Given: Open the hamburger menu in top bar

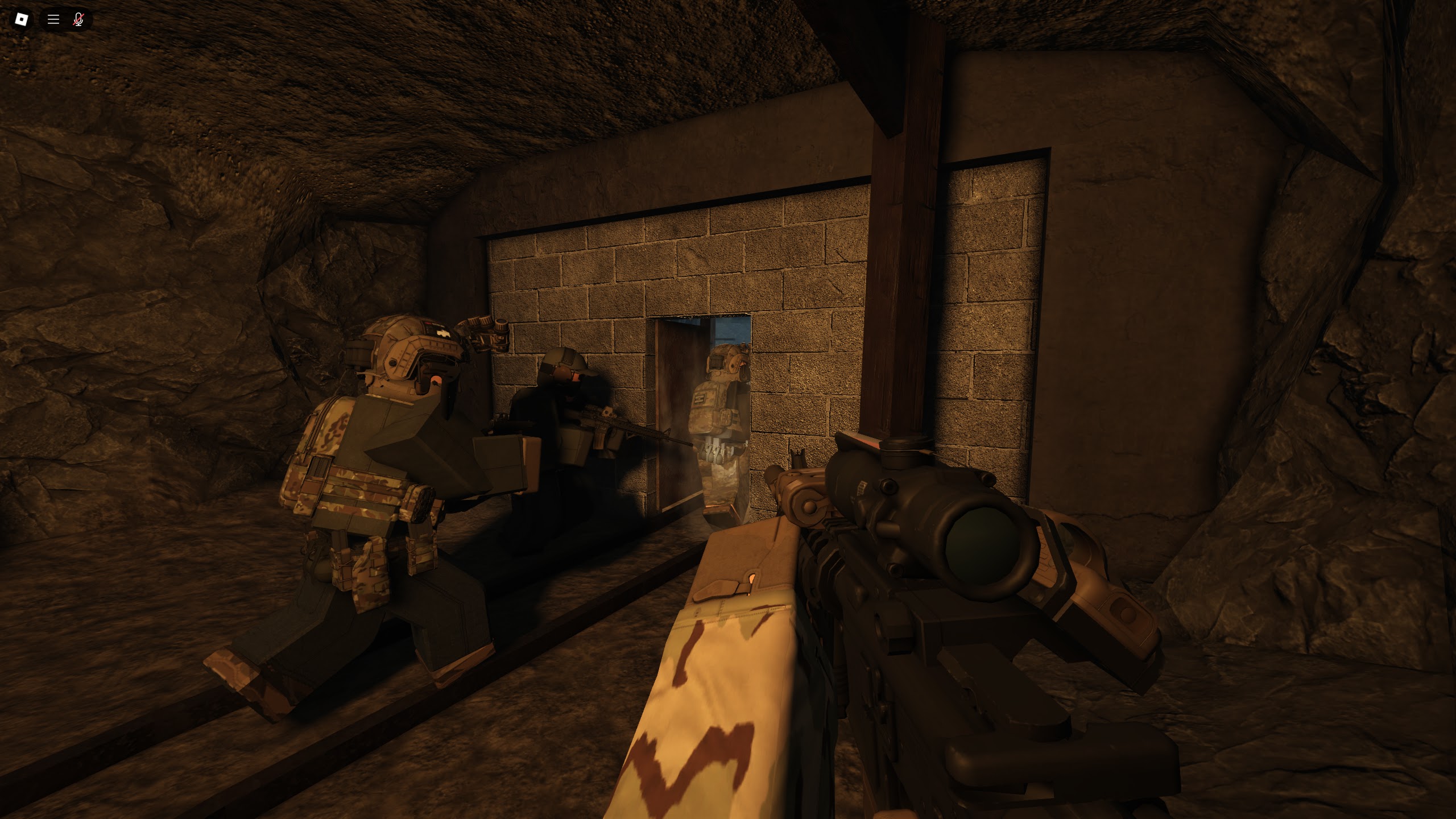Looking at the screenshot, I should coord(53,20).
